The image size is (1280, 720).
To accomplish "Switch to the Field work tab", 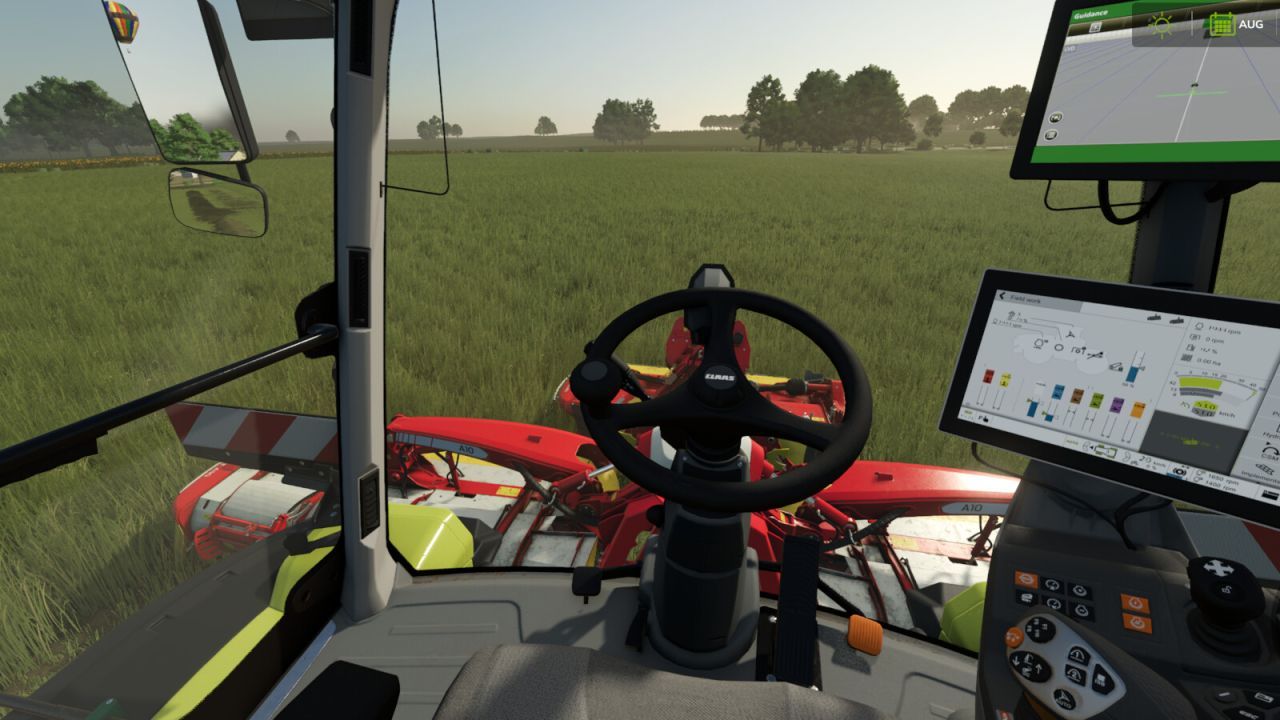I will coord(1024,300).
